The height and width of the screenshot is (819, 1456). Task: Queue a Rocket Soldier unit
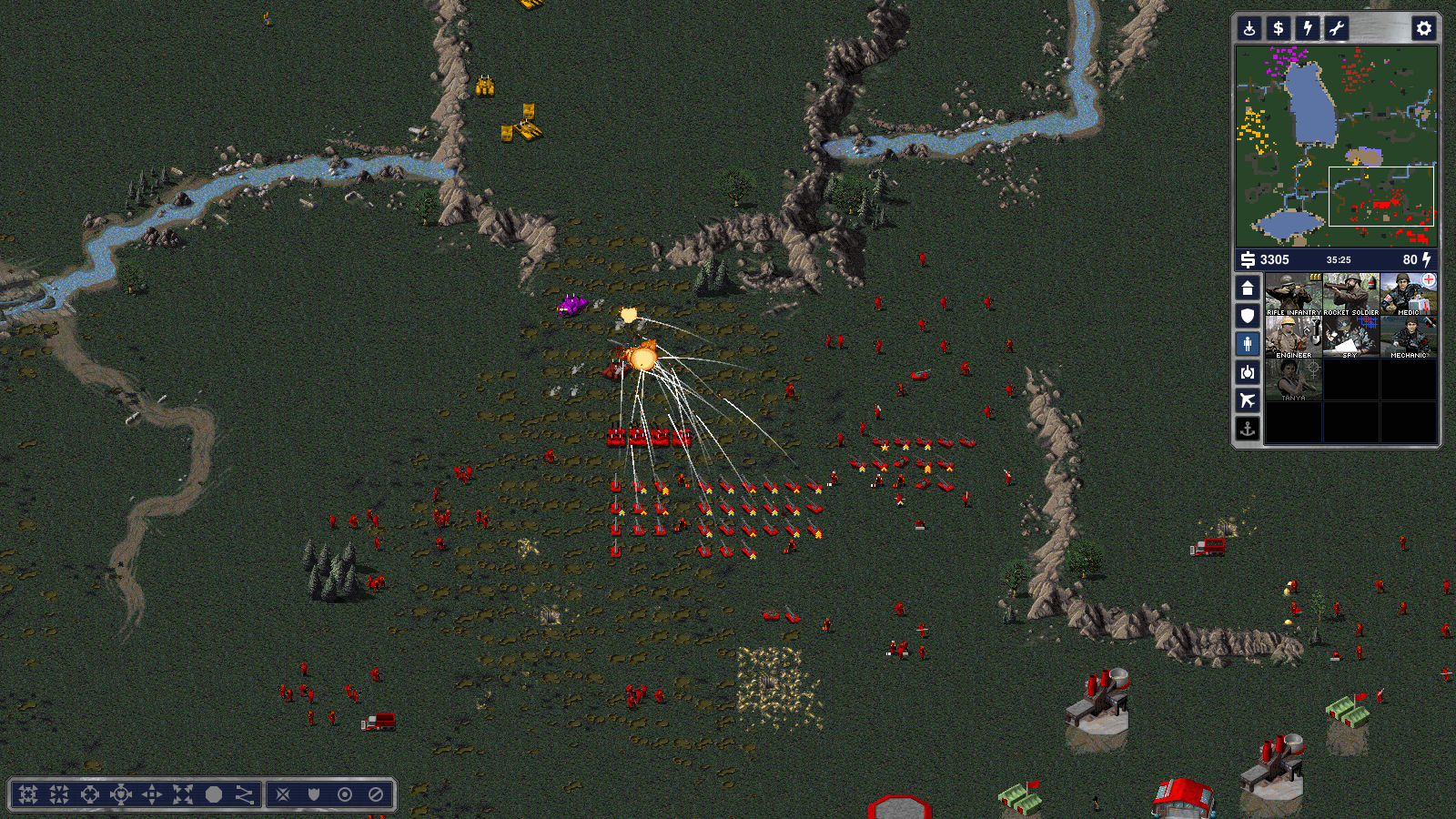[1350, 294]
